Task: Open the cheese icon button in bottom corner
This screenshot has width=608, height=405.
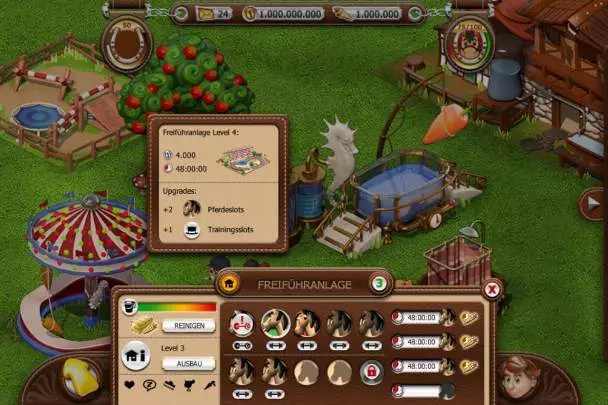Action: tap(77, 380)
